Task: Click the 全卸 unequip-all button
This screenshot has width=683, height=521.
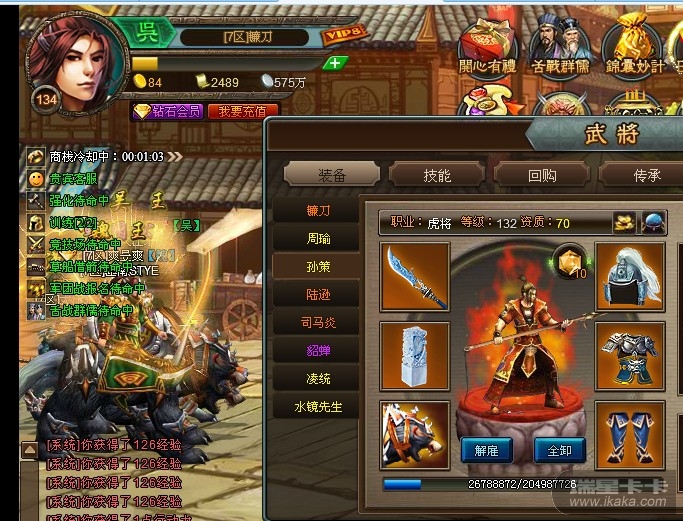Action: pos(559,451)
